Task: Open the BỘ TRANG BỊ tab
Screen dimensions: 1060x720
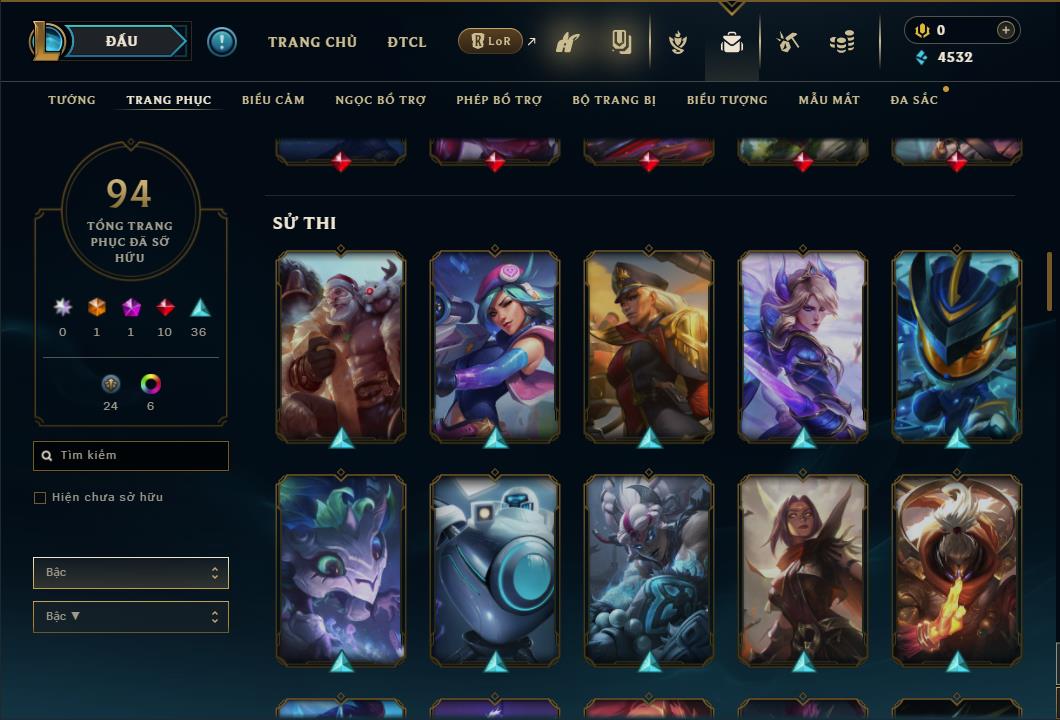Action: click(x=614, y=100)
